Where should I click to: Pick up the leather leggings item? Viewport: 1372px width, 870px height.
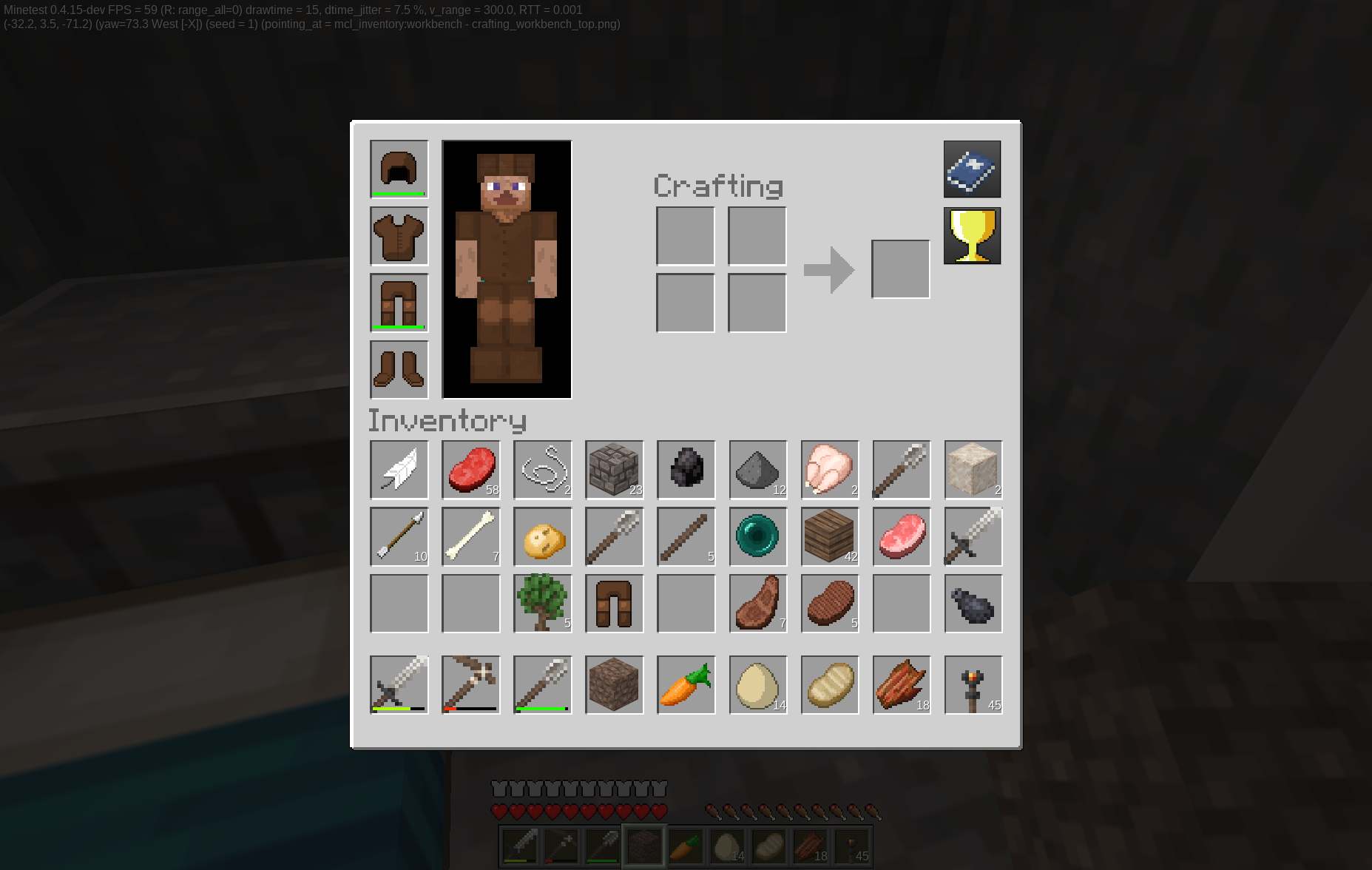point(614,604)
